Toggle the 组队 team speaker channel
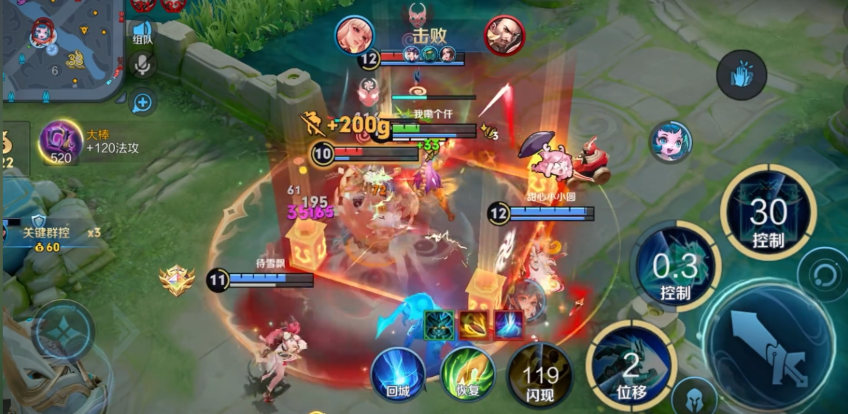Image resolution: width=848 pixels, height=414 pixels. pyautogui.click(x=142, y=33)
